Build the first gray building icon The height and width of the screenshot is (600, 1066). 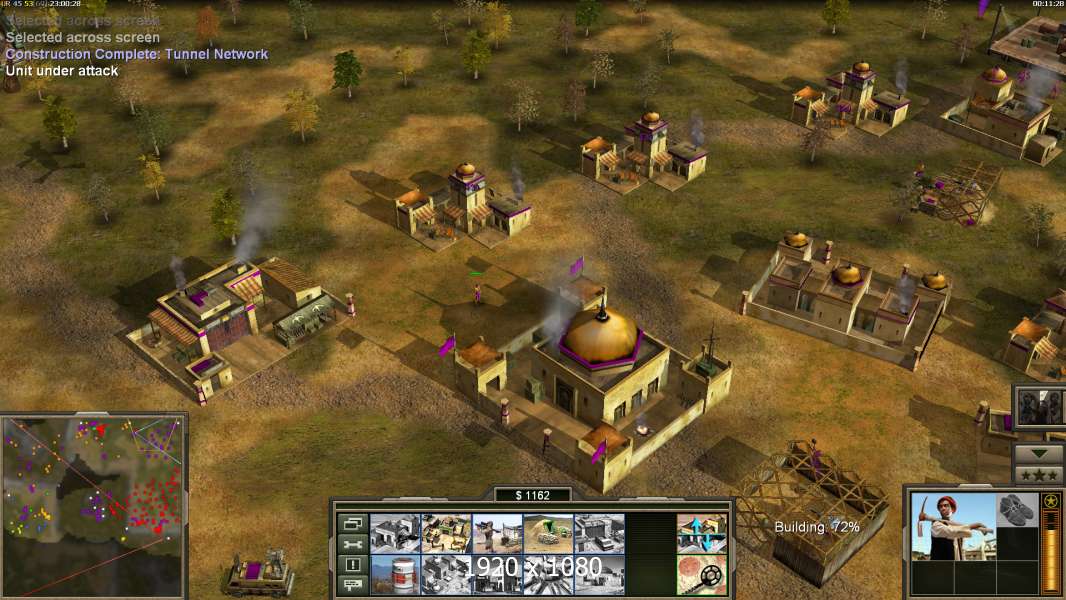click(395, 533)
